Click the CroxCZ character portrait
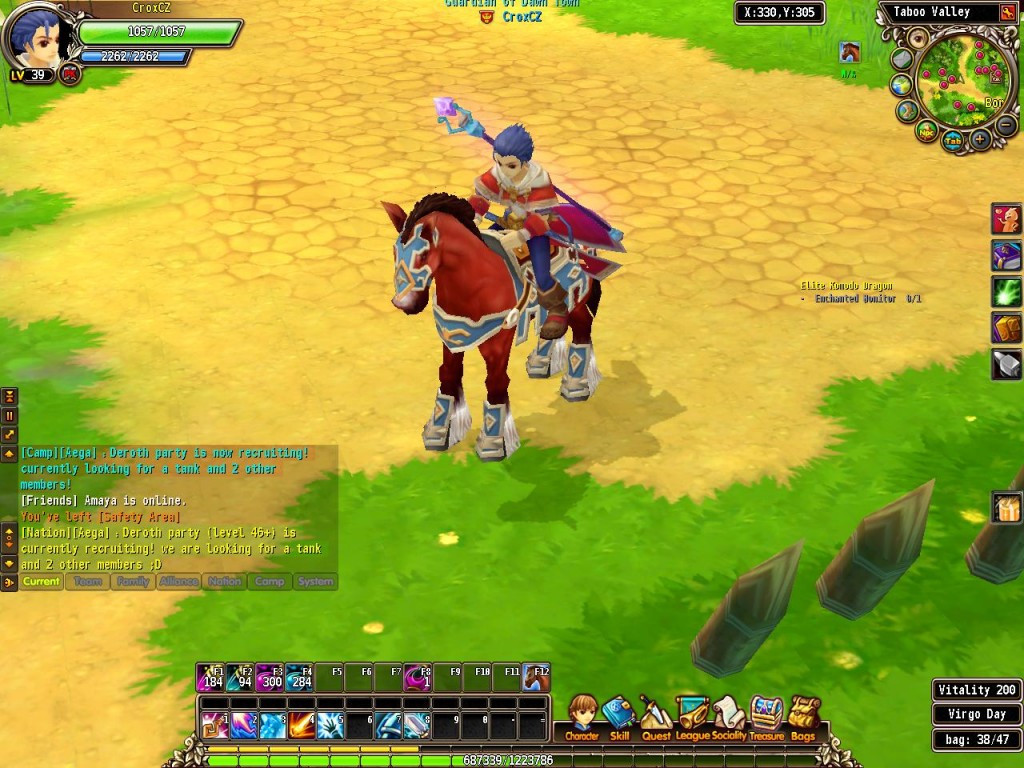This screenshot has width=1024, height=768. (36, 40)
